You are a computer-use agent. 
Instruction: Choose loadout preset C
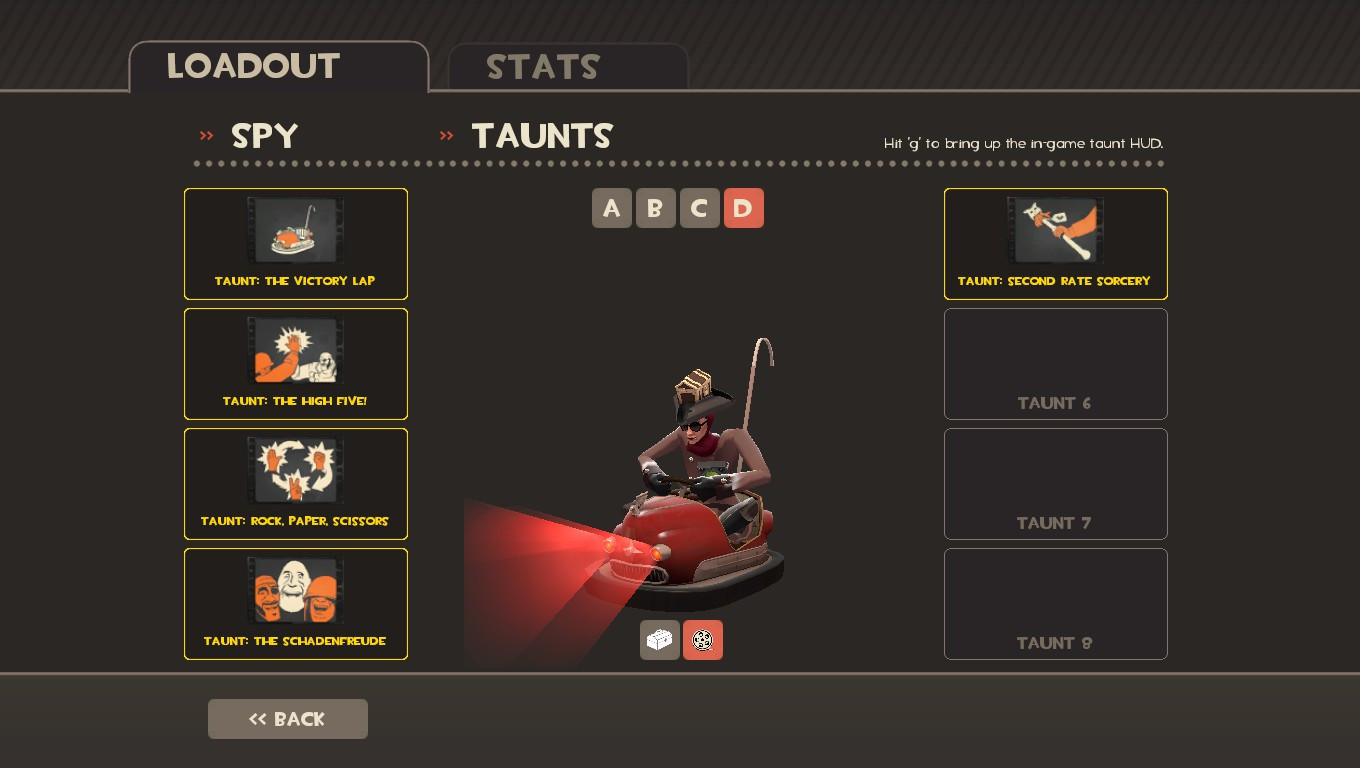700,208
